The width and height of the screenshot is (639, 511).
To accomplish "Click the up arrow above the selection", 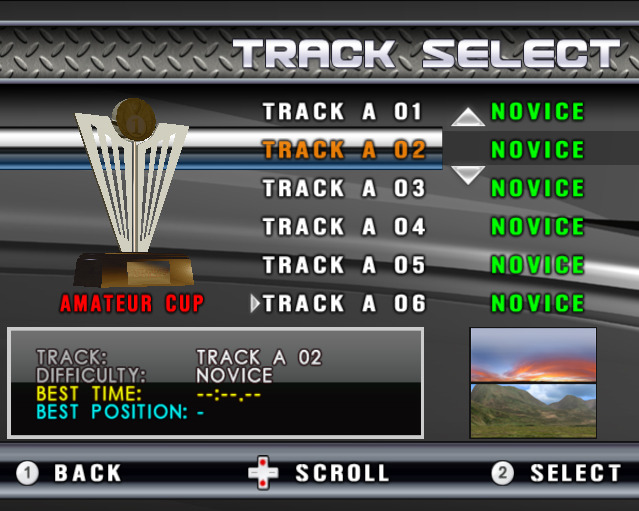I will (468, 117).
